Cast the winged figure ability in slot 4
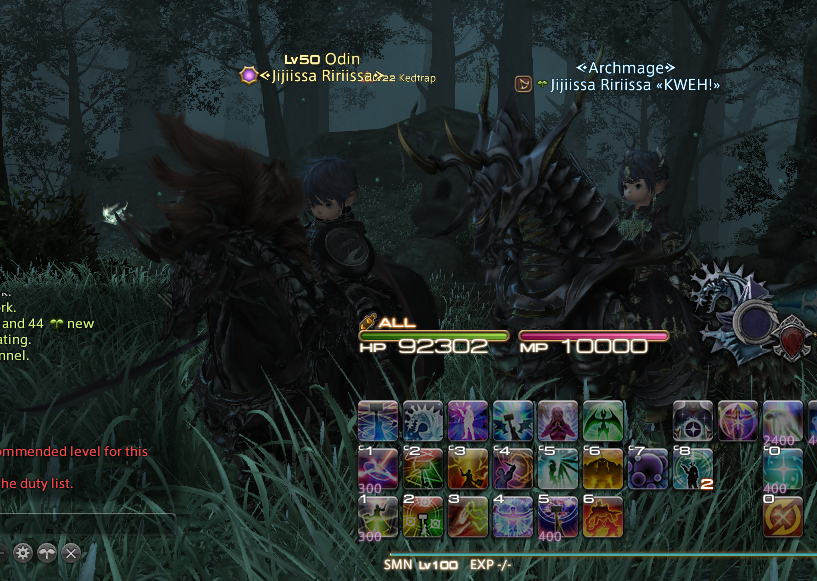817x581 pixels. (x=513, y=517)
